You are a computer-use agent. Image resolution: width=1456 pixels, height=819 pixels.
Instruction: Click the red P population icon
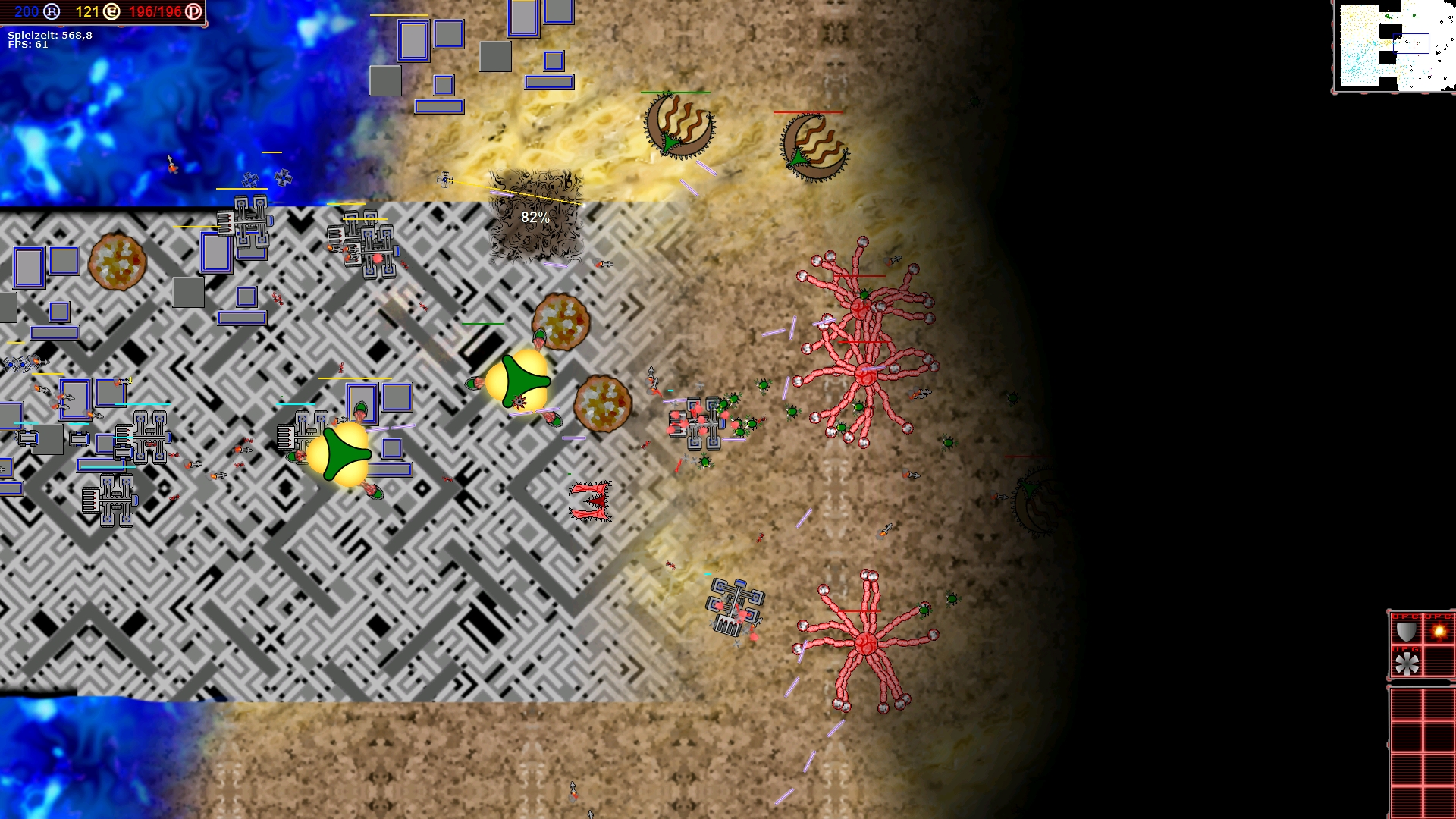pyautogui.click(x=192, y=12)
